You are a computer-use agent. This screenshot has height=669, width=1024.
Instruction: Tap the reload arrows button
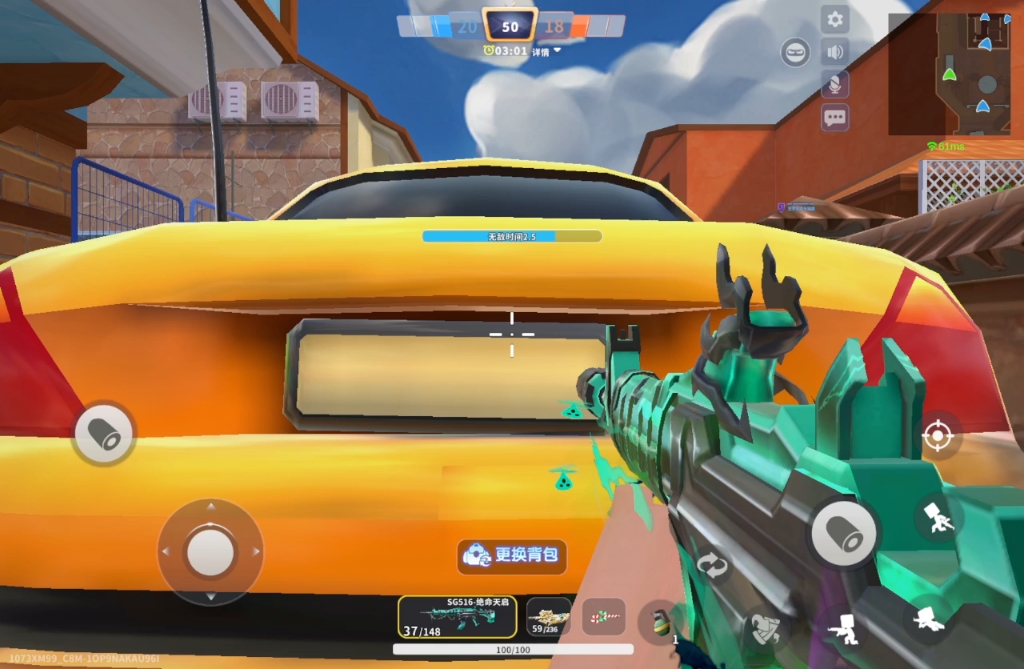pyautogui.click(x=712, y=565)
